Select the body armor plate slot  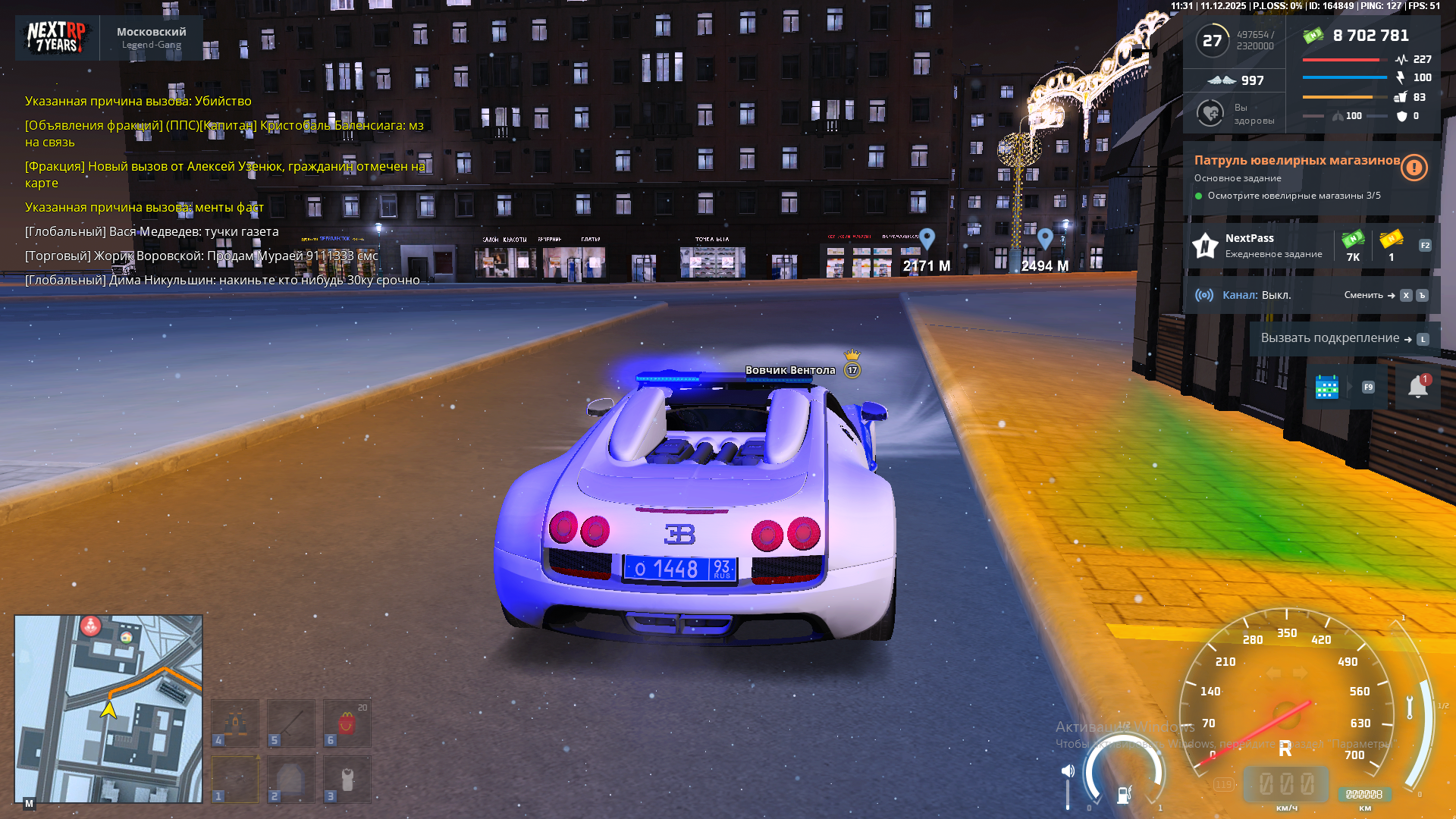291,779
